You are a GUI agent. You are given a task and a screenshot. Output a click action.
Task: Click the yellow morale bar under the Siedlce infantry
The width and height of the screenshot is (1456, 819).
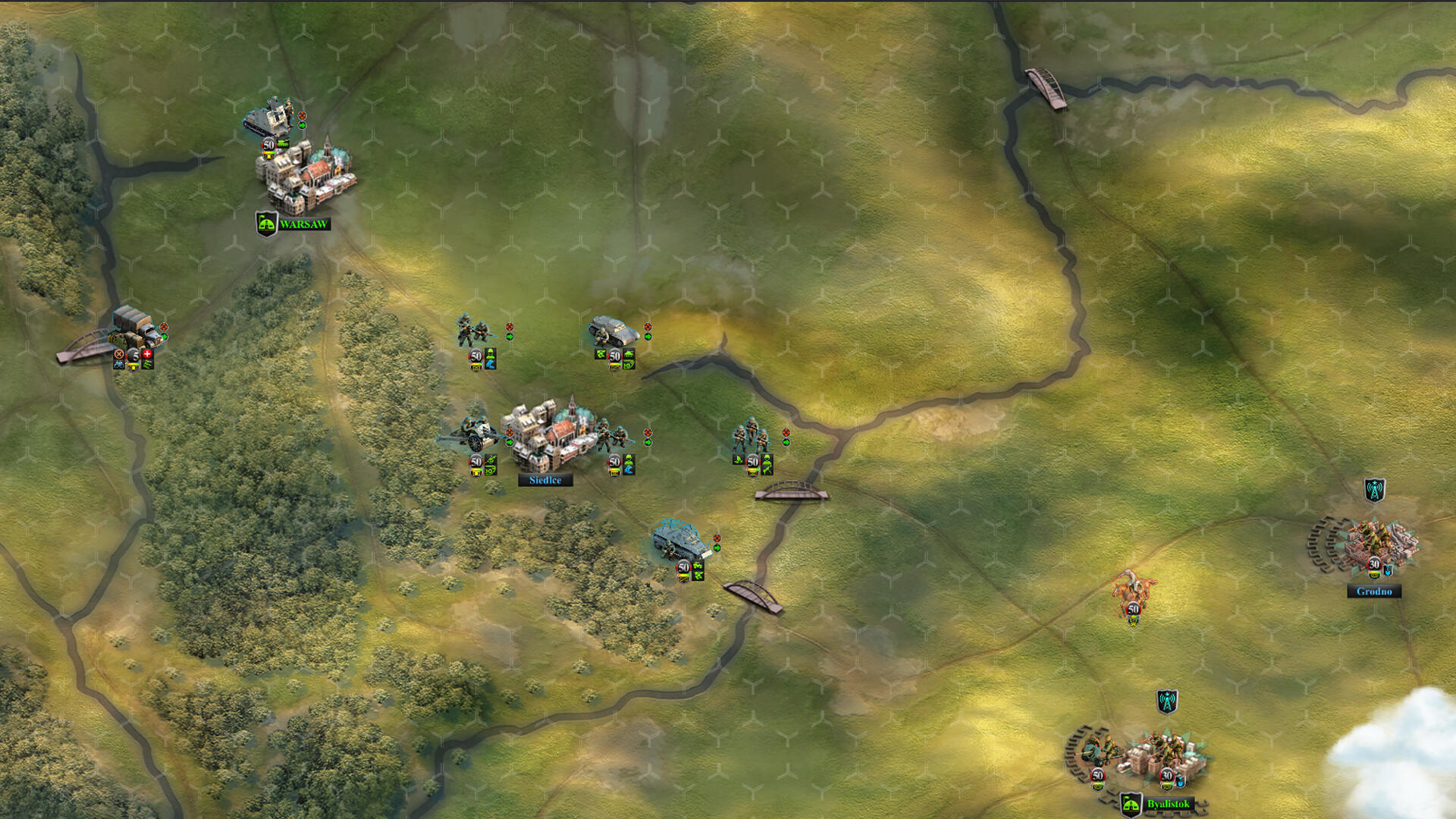[613, 472]
